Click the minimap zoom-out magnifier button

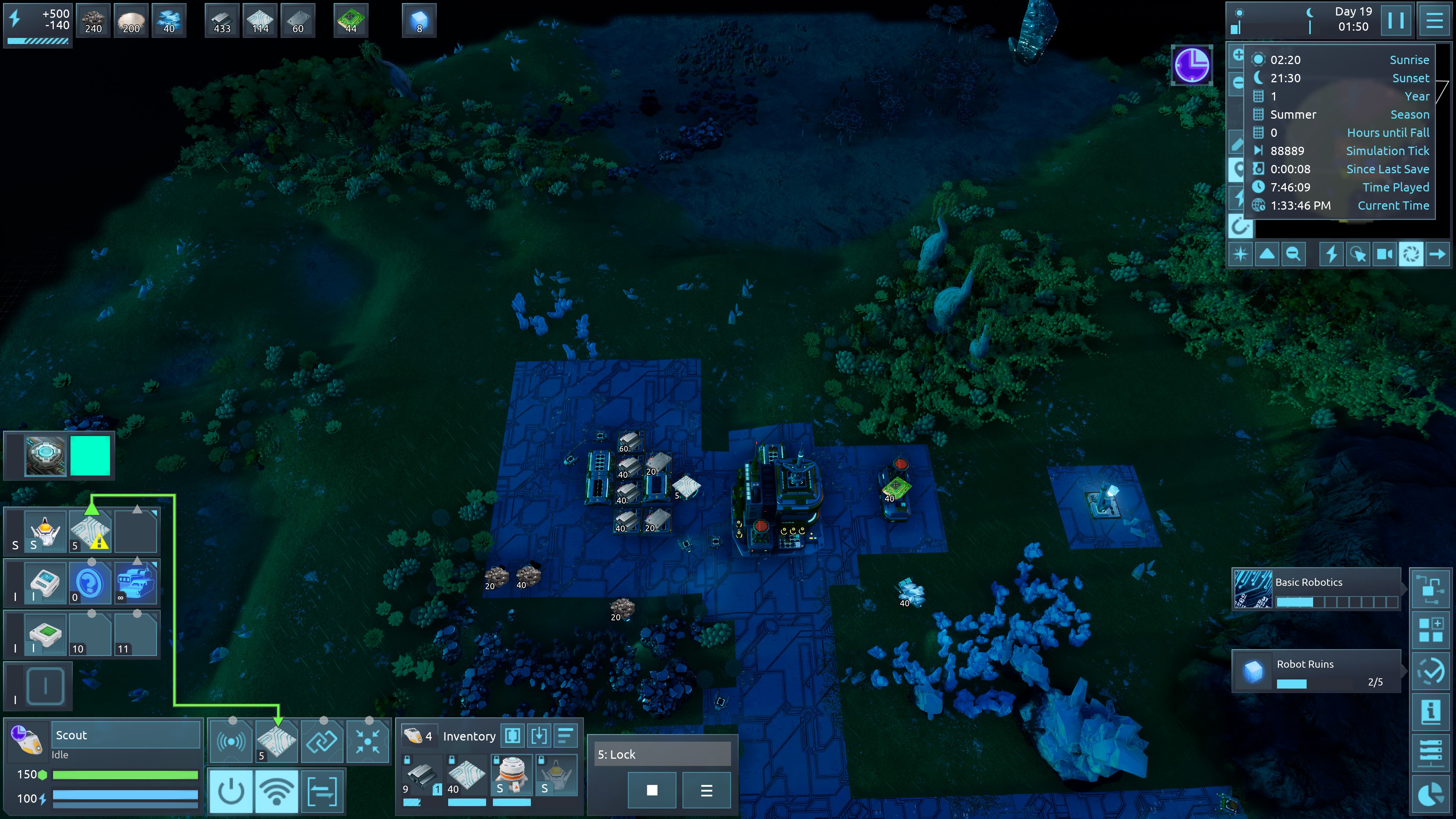1293,254
